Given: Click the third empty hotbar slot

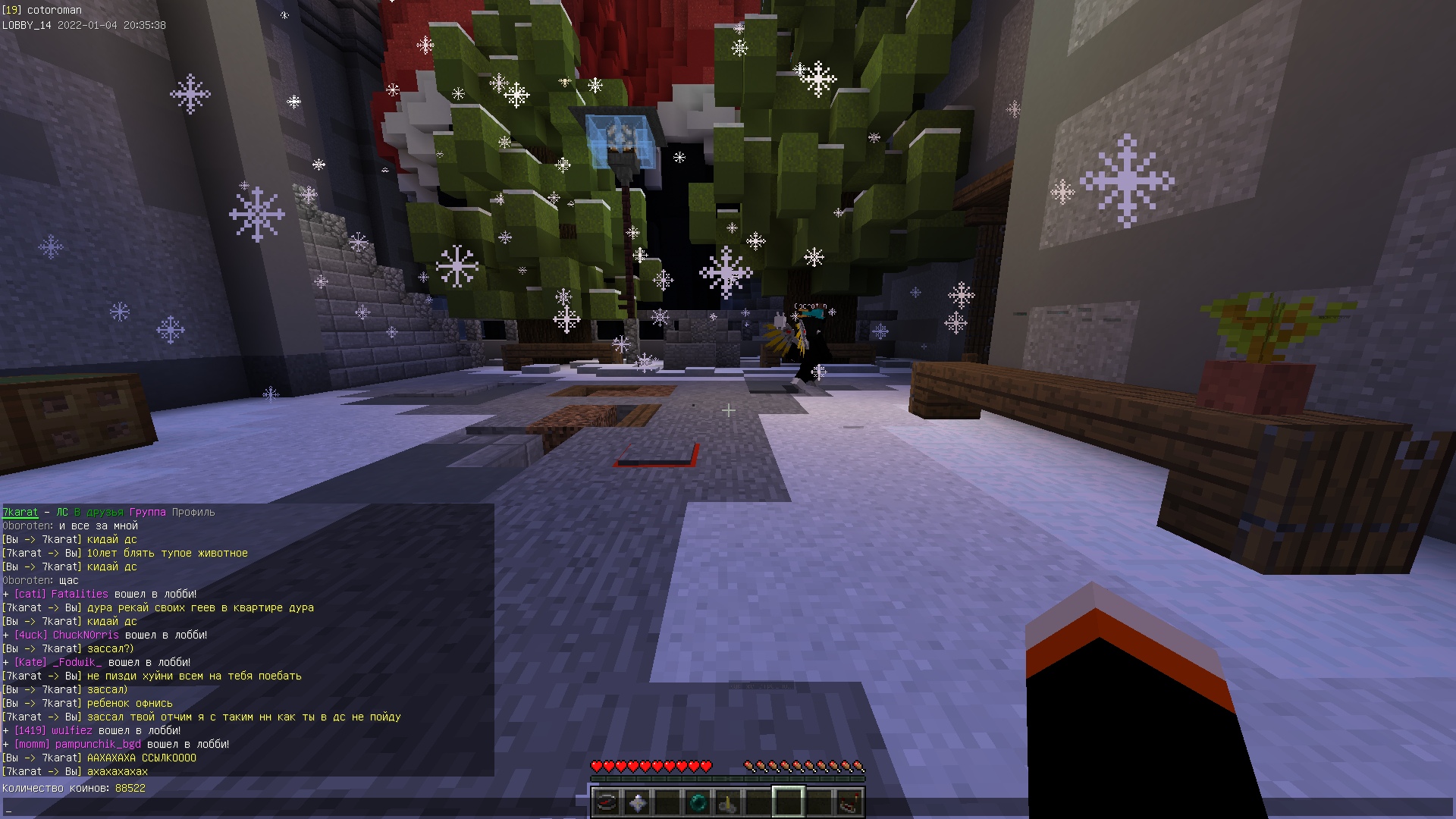Looking at the screenshot, I should (x=667, y=802).
